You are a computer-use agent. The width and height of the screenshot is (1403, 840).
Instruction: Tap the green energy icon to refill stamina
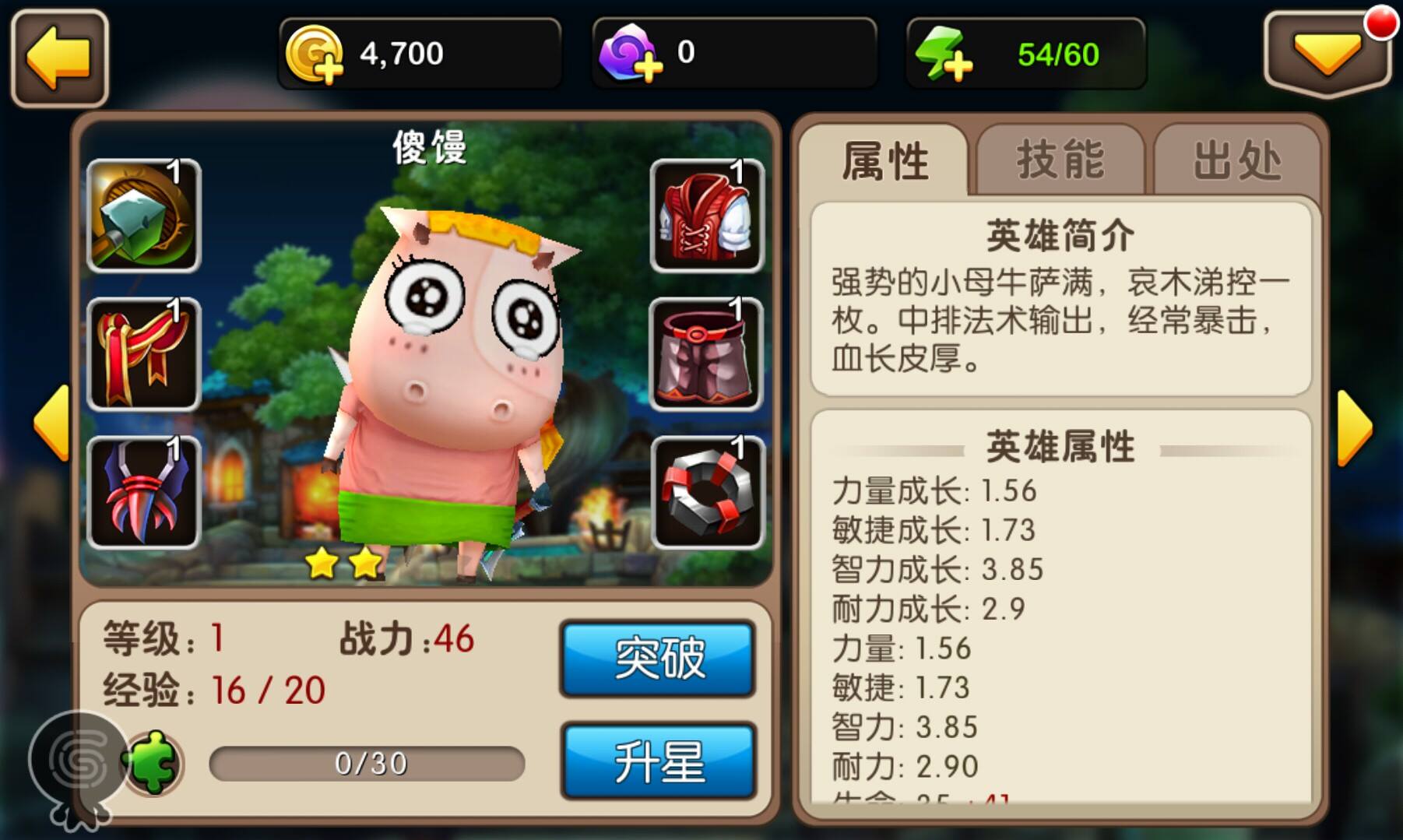tap(946, 53)
